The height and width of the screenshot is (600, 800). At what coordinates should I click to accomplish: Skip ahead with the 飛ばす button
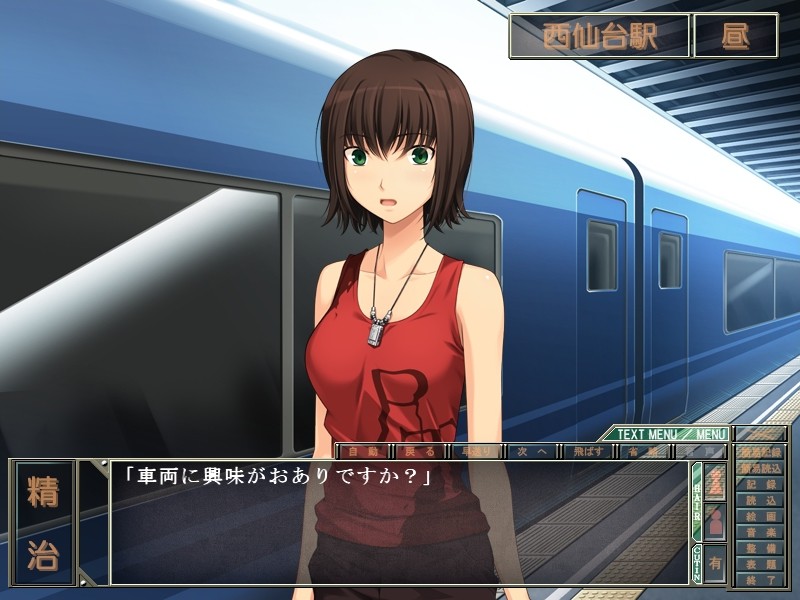tap(586, 451)
